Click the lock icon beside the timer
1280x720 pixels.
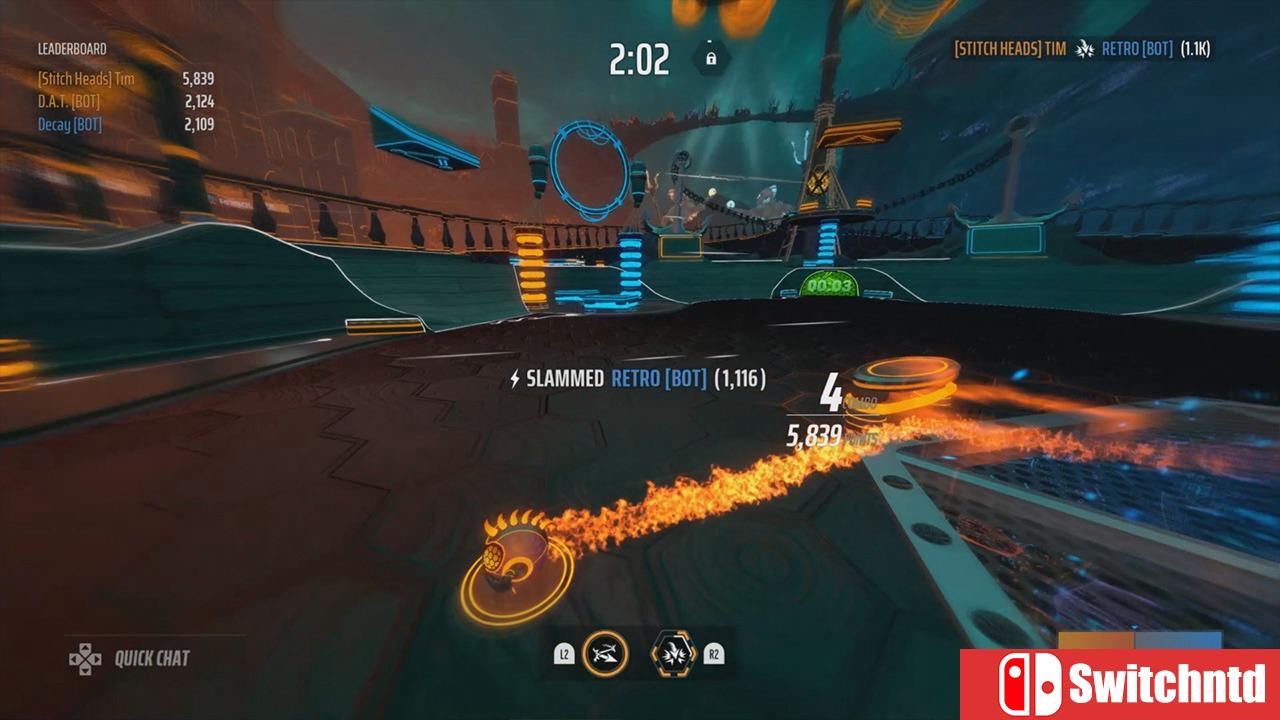pos(711,59)
